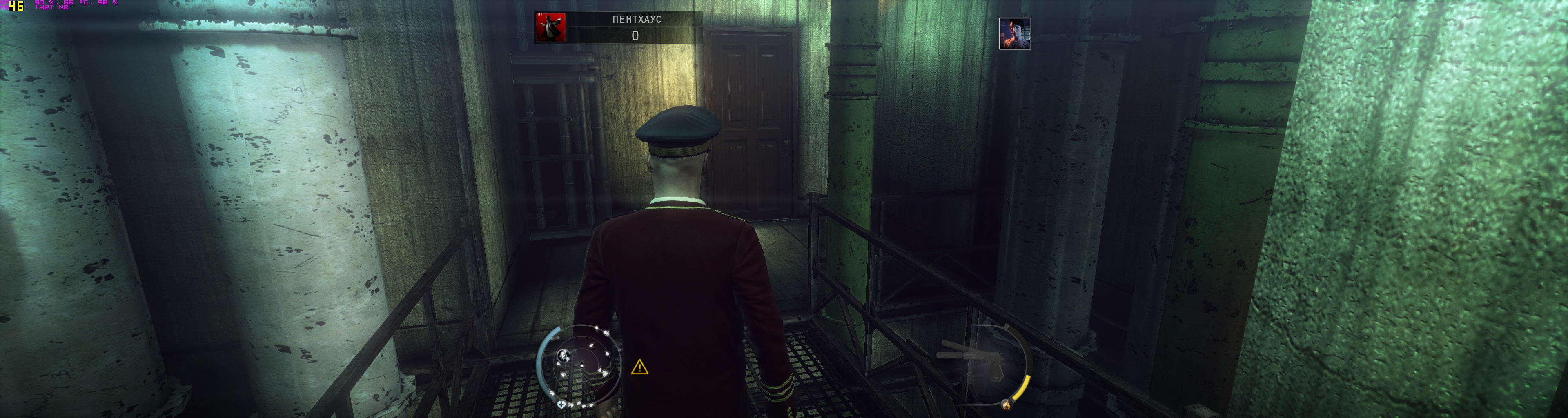The width and height of the screenshot is (1568, 418).
Task: Open the Пентхаус objective tracker
Action: click(x=619, y=27)
